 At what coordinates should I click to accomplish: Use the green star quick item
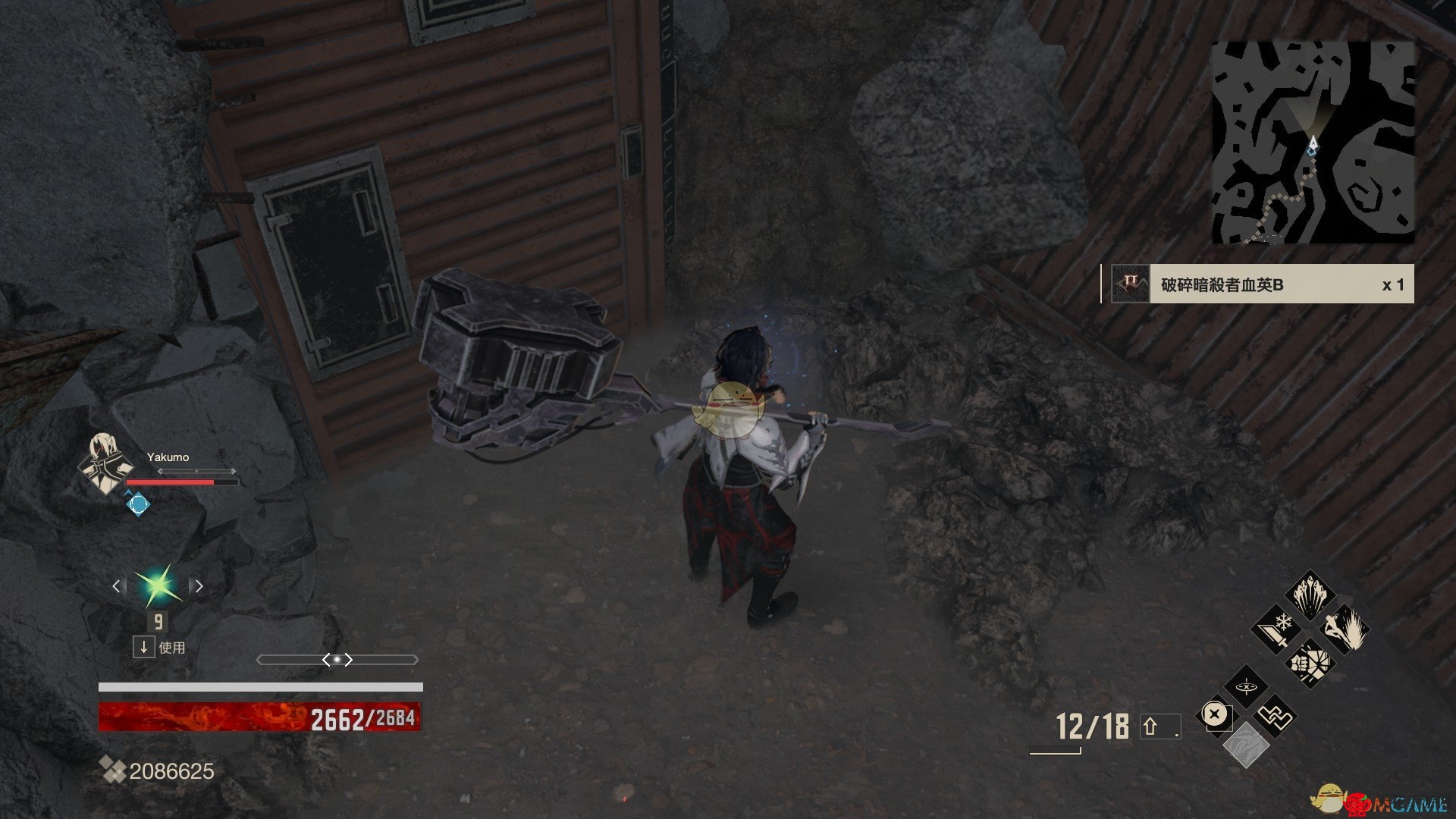tap(158, 585)
